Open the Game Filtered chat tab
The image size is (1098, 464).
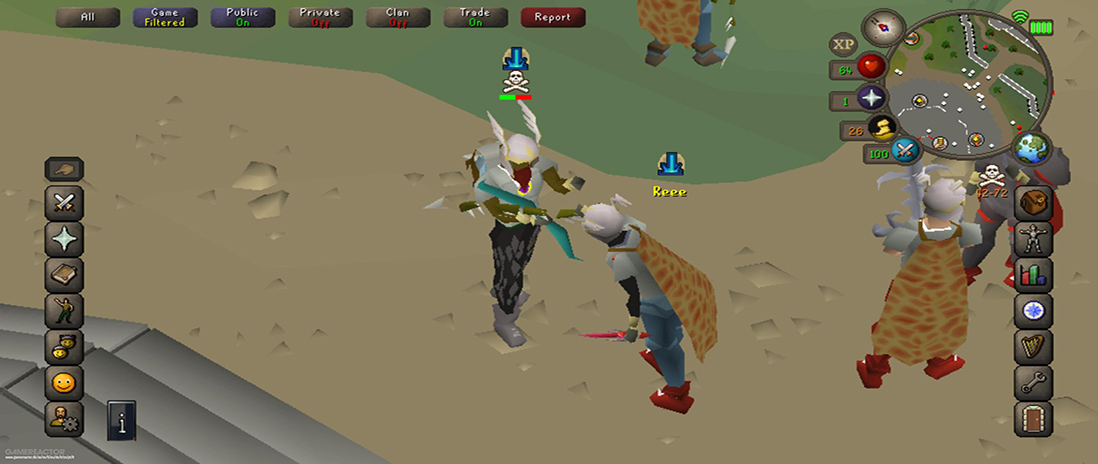pyautogui.click(x=164, y=17)
